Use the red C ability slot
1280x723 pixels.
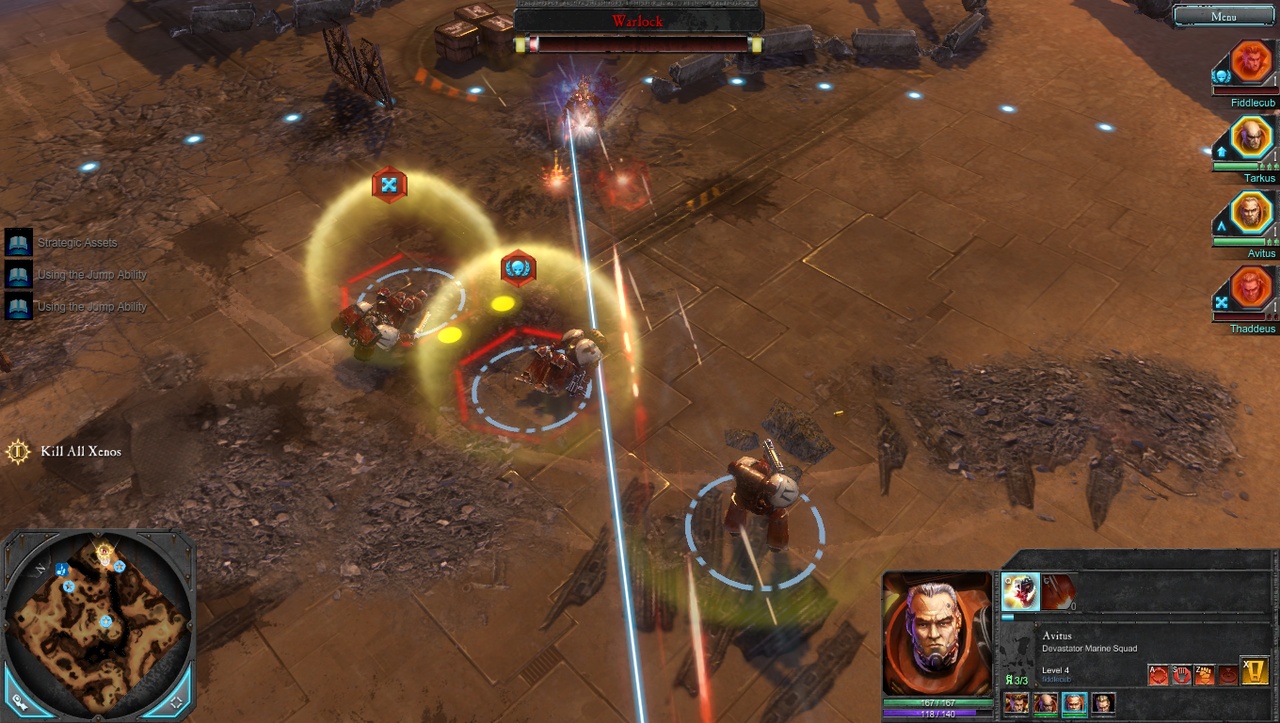point(1060,591)
